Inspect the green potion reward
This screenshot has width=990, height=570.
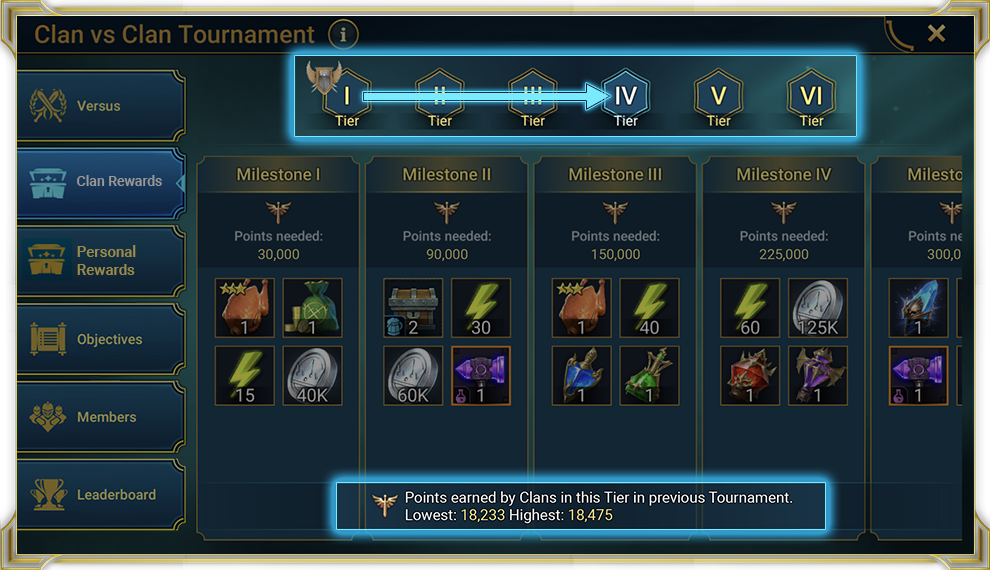click(649, 376)
